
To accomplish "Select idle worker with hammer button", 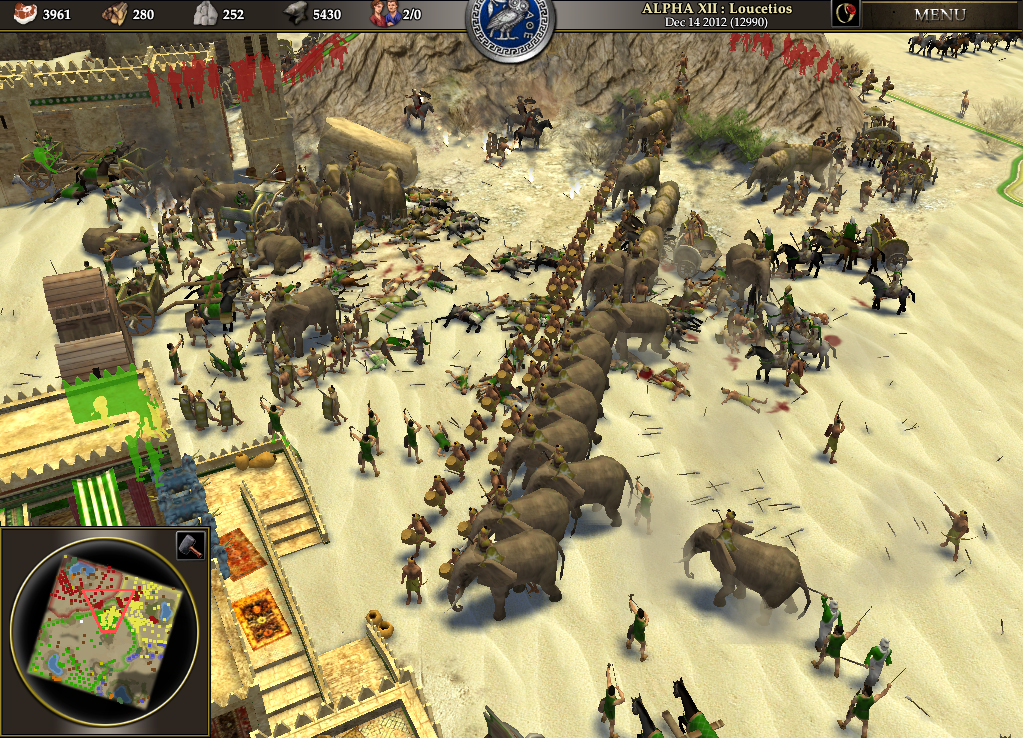I will pyautogui.click(x=190, y=545).
